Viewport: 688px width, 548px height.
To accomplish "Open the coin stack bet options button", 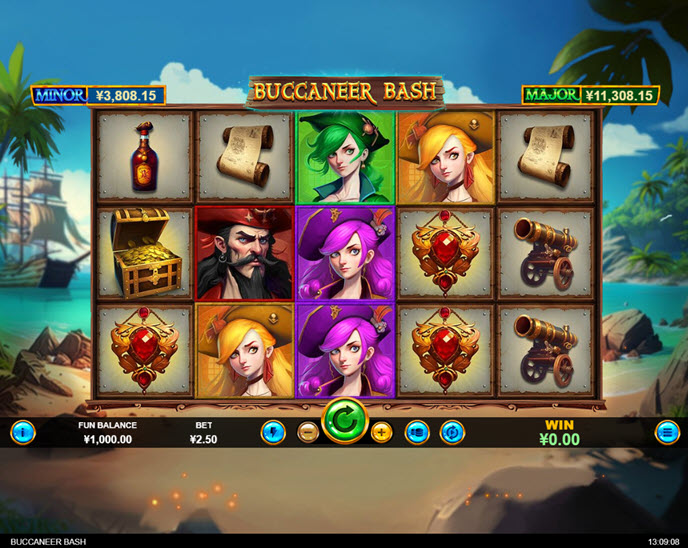I will [418, 432].
